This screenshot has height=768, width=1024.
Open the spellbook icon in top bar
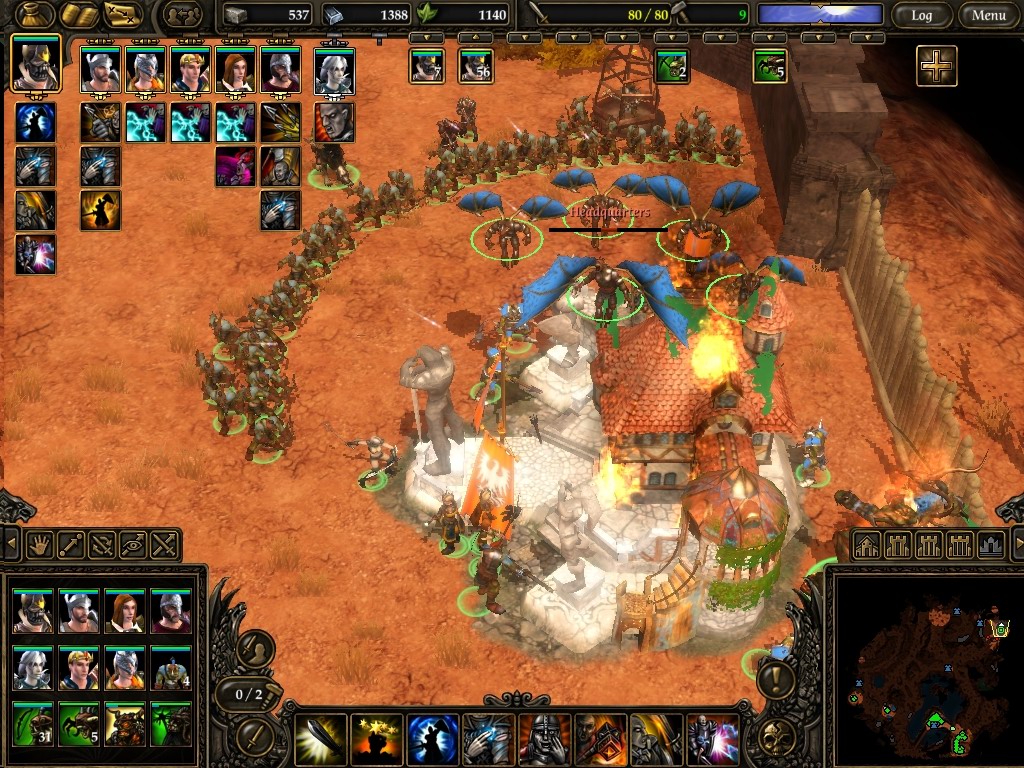[x=79, y=15]
